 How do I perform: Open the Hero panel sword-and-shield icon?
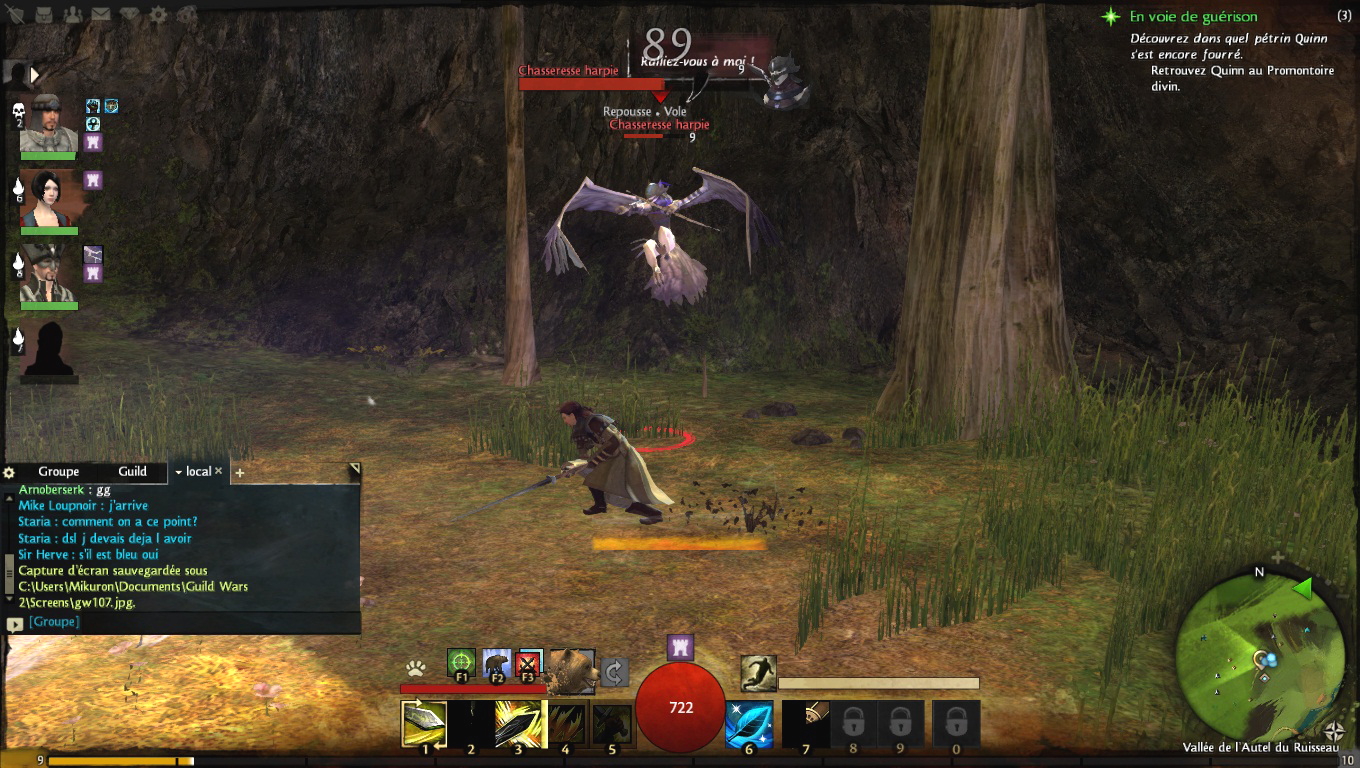17,15
